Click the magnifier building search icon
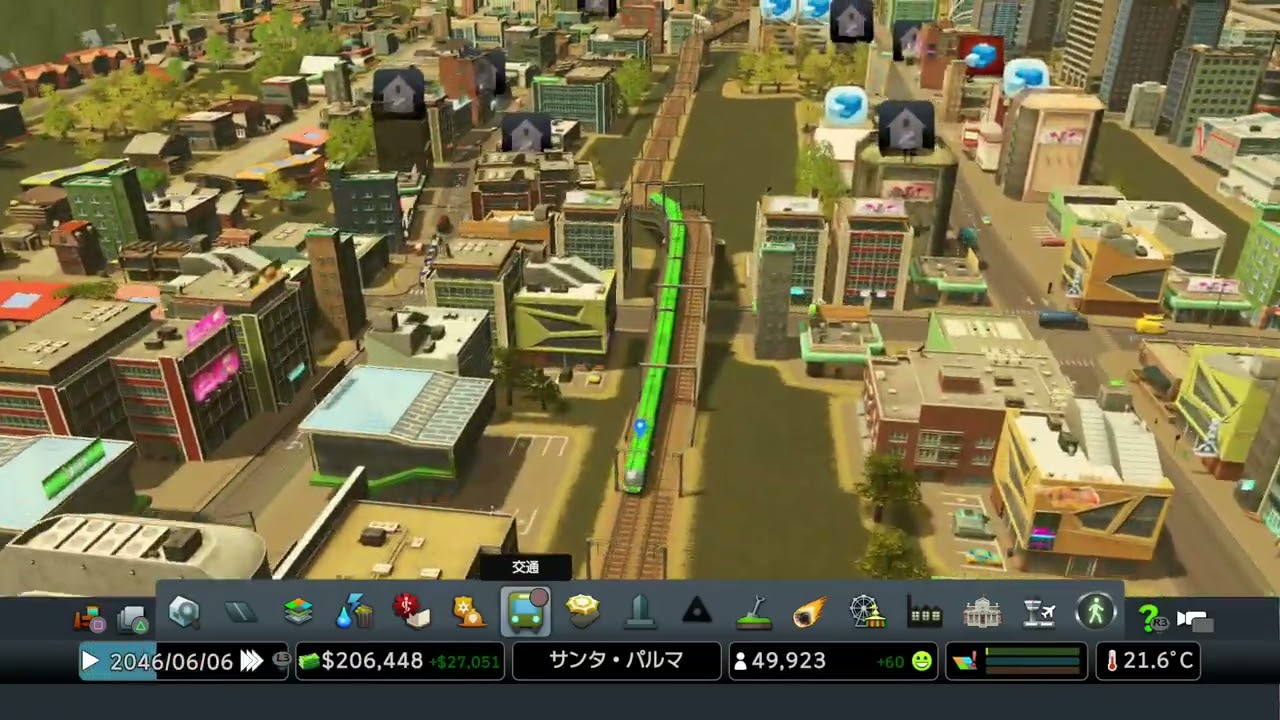This screenshot has width=1280, height=720. point(184,612)
